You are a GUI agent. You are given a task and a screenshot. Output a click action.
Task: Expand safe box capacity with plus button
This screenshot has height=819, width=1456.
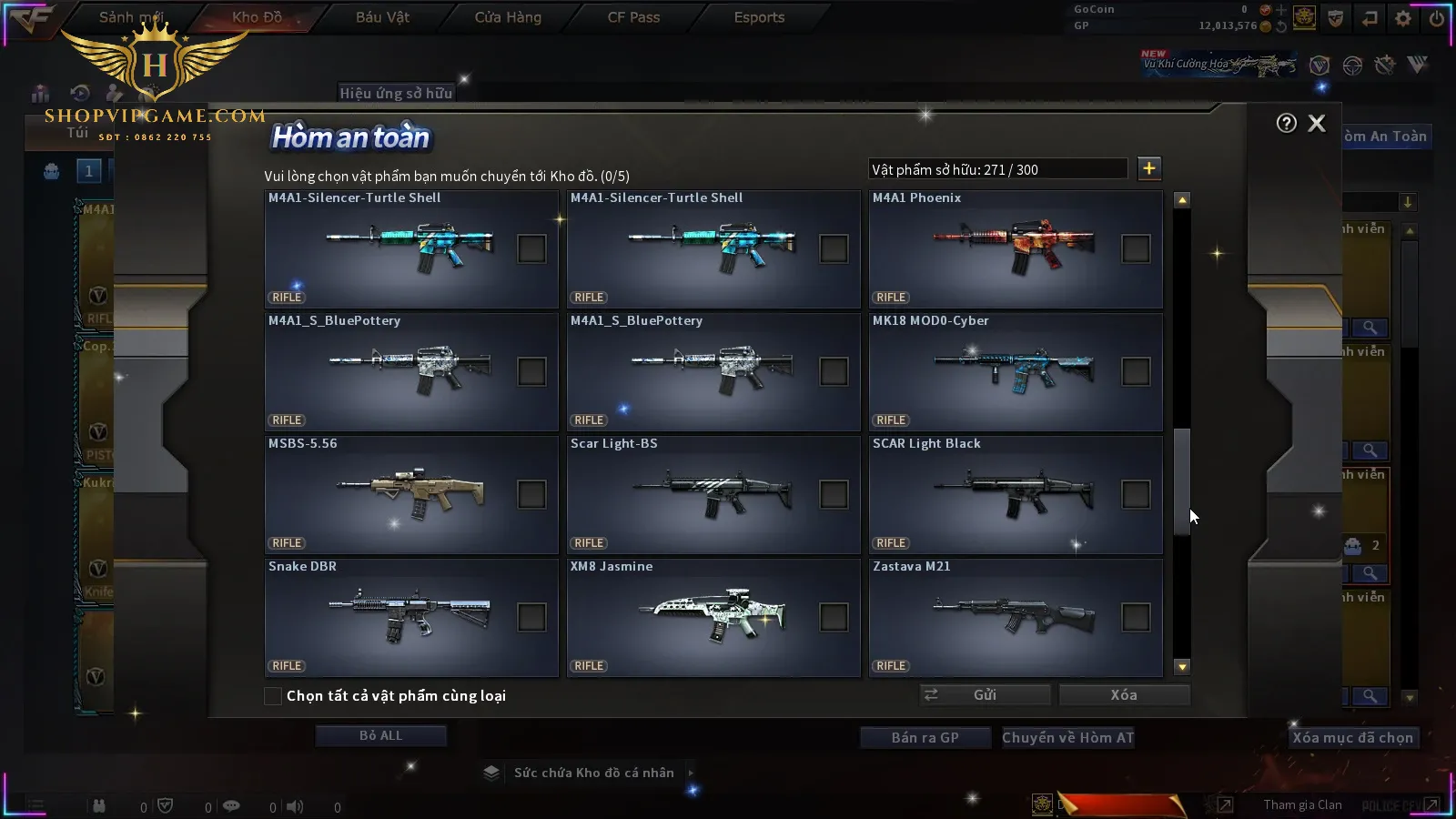point(1149,168)
